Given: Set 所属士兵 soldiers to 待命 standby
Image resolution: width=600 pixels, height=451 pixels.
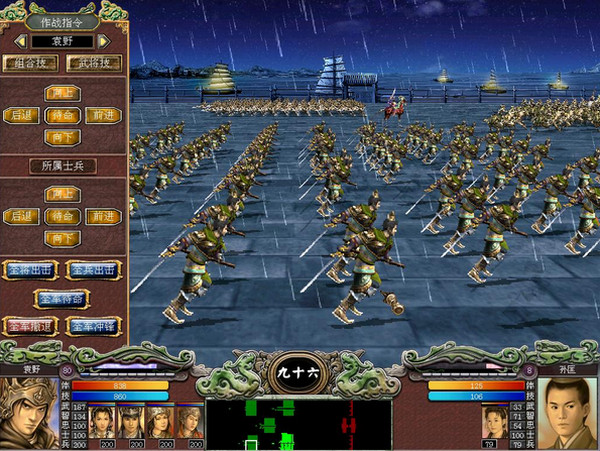Looking at the screenshot, I should [61, 216].
